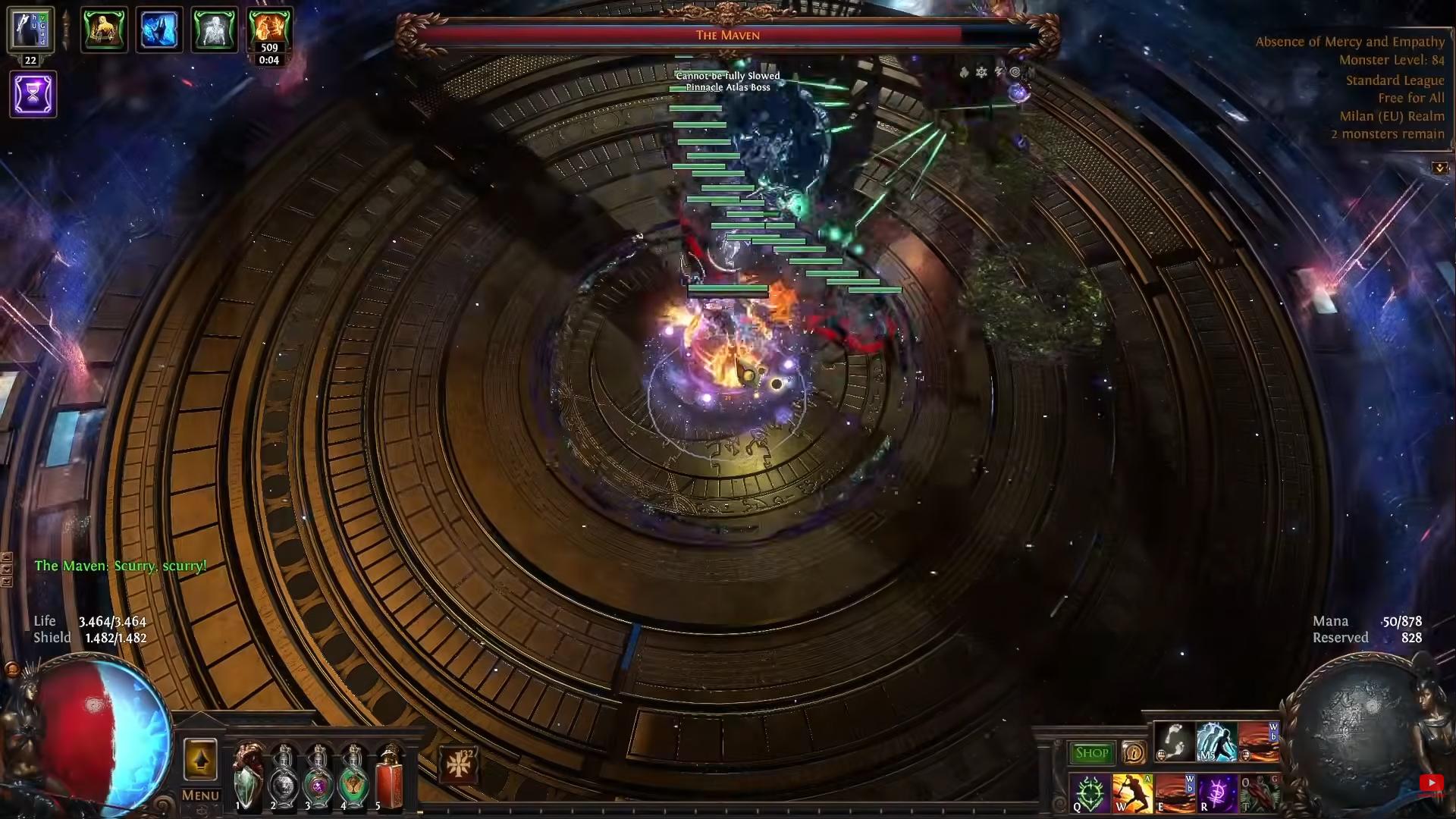
Task: Activate the green crosshair skill on Q
Action: pyautogui.click(x=1090, y=794)
